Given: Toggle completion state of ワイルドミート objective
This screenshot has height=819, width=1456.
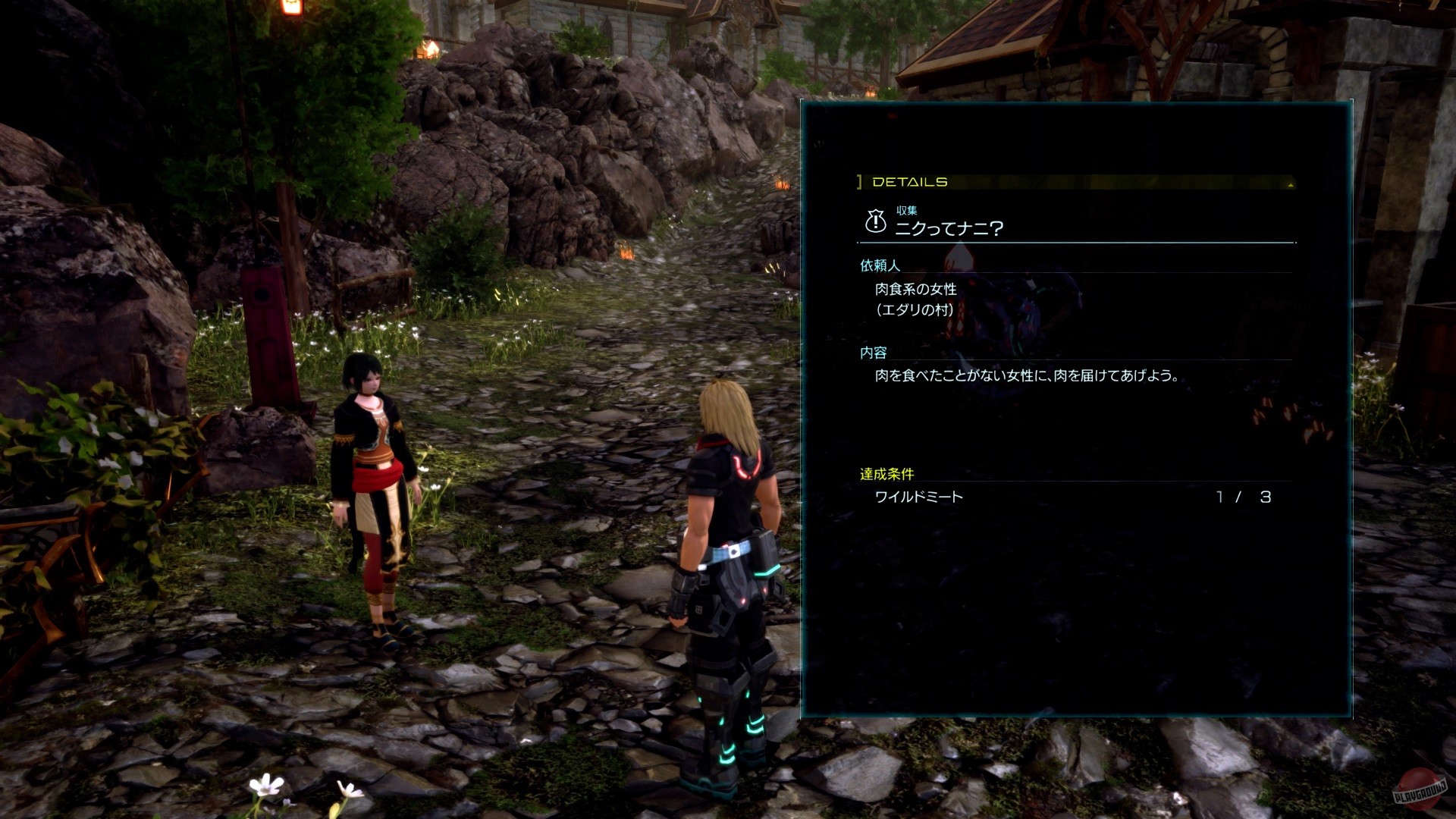Looking at the screenshot, I should pyautogui.click(x=918, y=497).
